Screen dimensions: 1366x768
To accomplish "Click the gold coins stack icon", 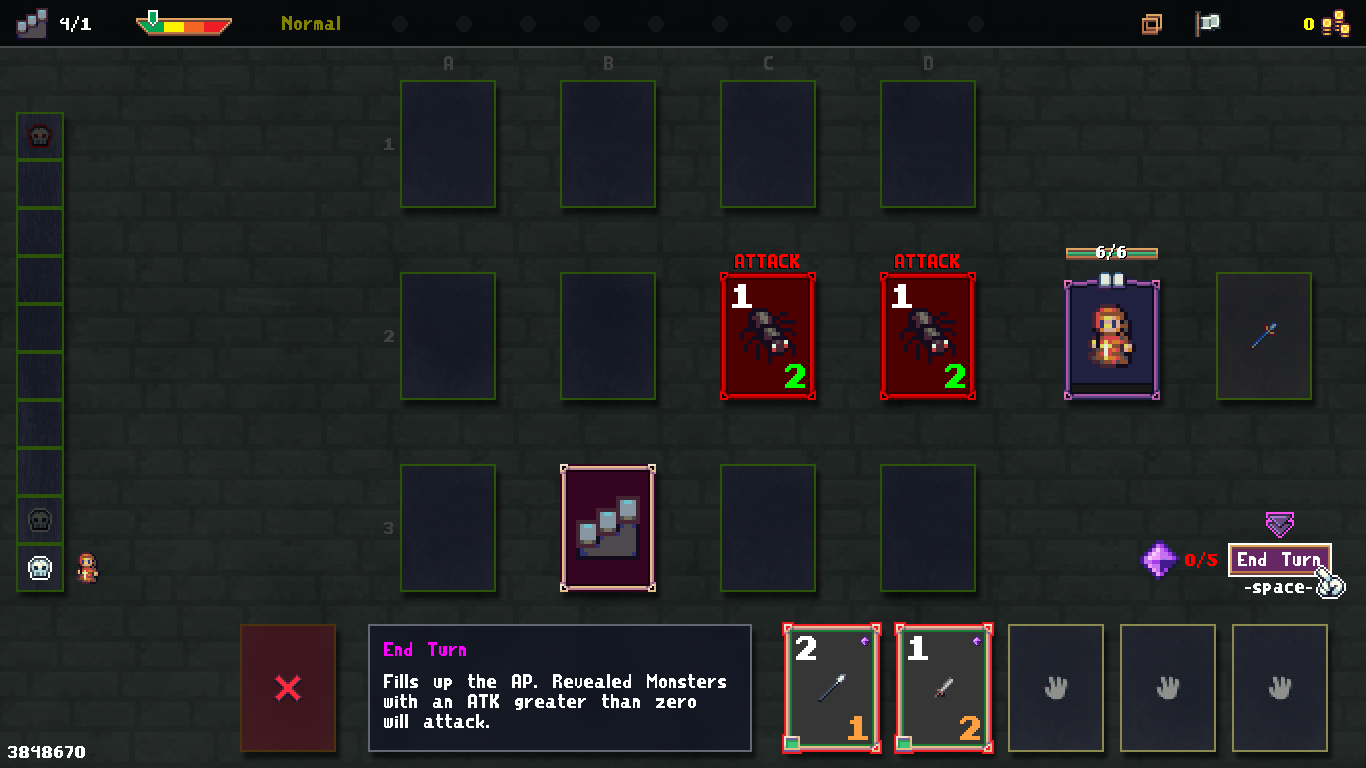I will (1336, 24).
